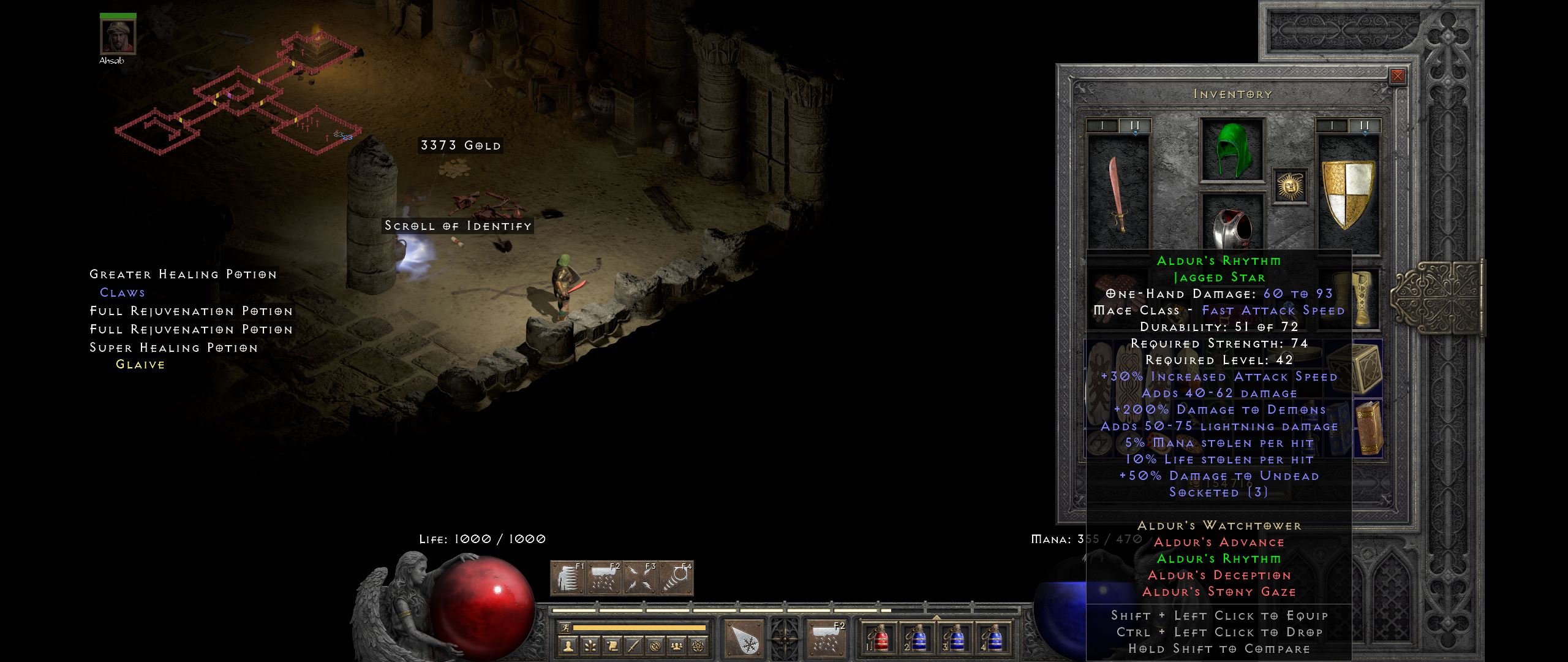1568x662 pixels.
Task: Select the gold and white shield
Action: tap(1347, 192)
